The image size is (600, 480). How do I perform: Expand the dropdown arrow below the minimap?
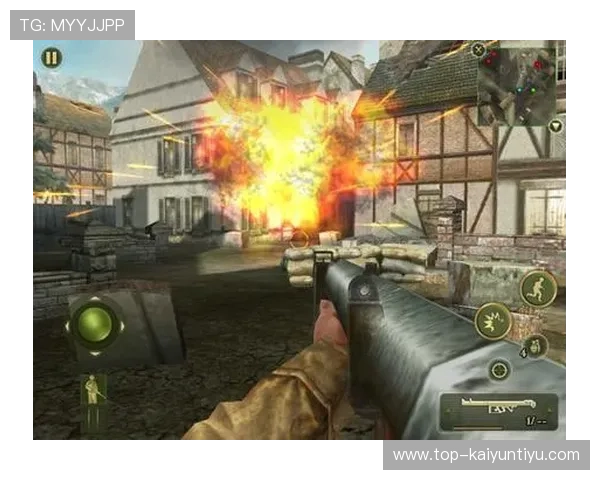point(555,127)
